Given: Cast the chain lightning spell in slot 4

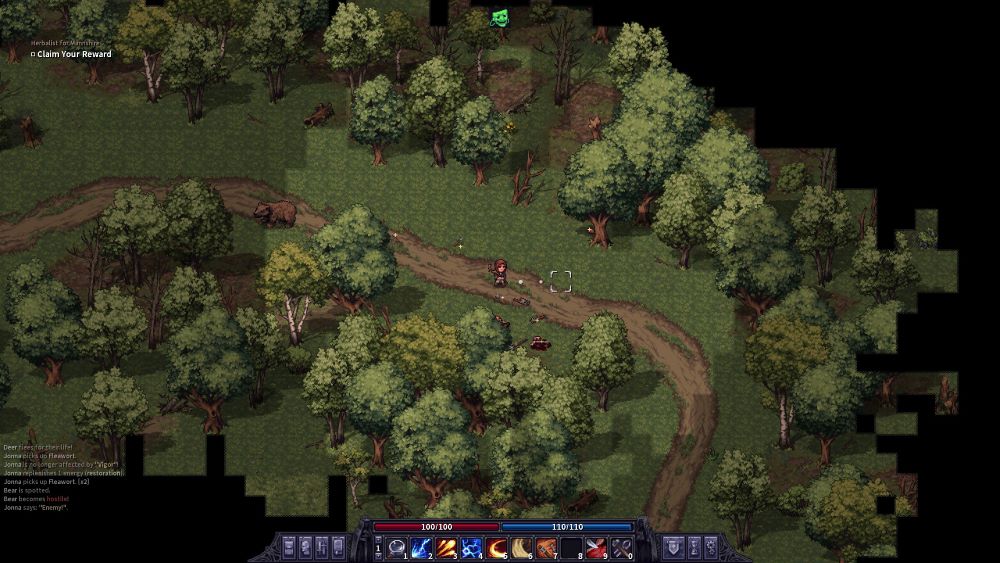Looking at the screenshot, I should [x=472, y=546].
